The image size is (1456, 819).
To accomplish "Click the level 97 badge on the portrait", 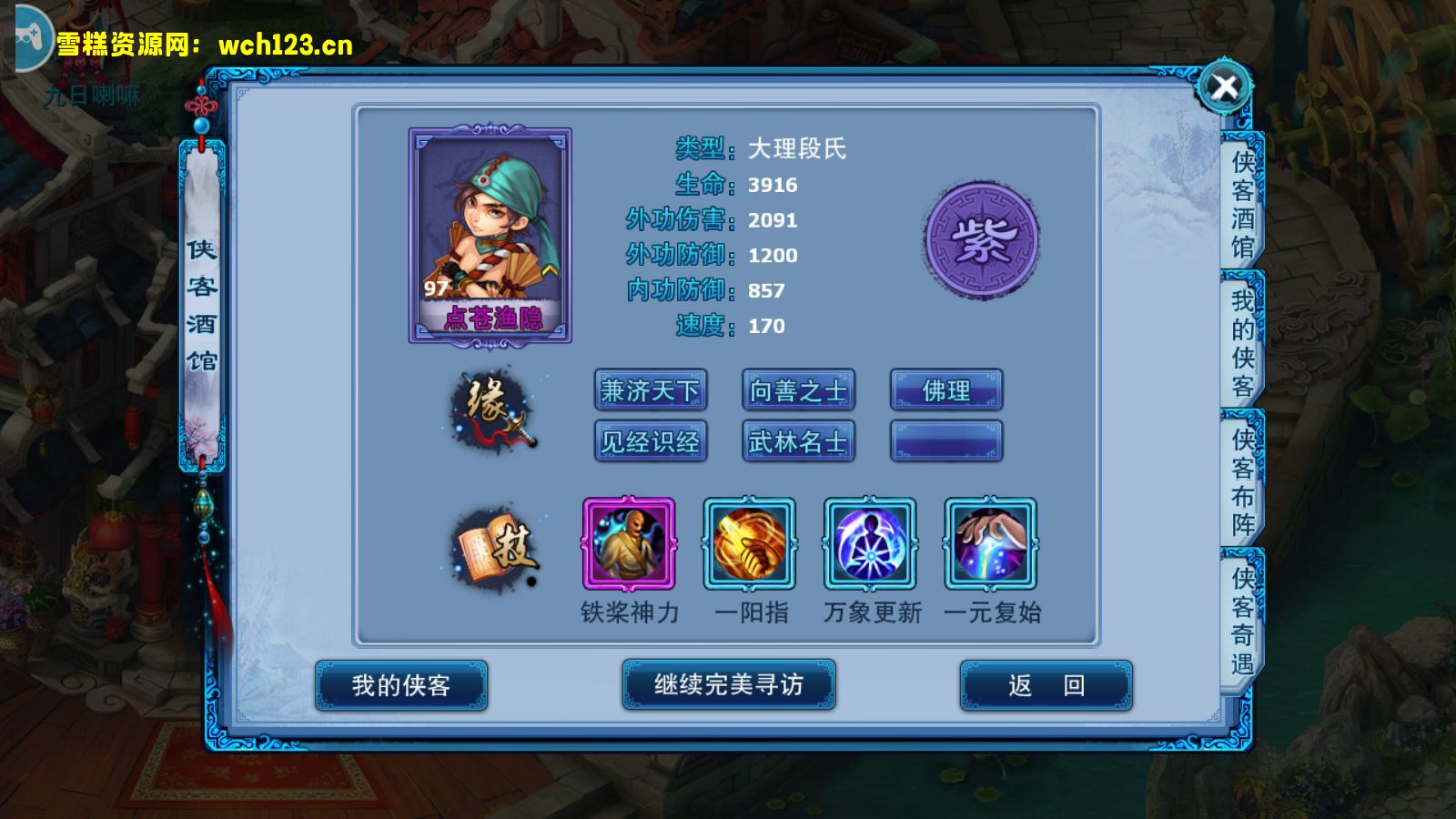I will point(433,288).
